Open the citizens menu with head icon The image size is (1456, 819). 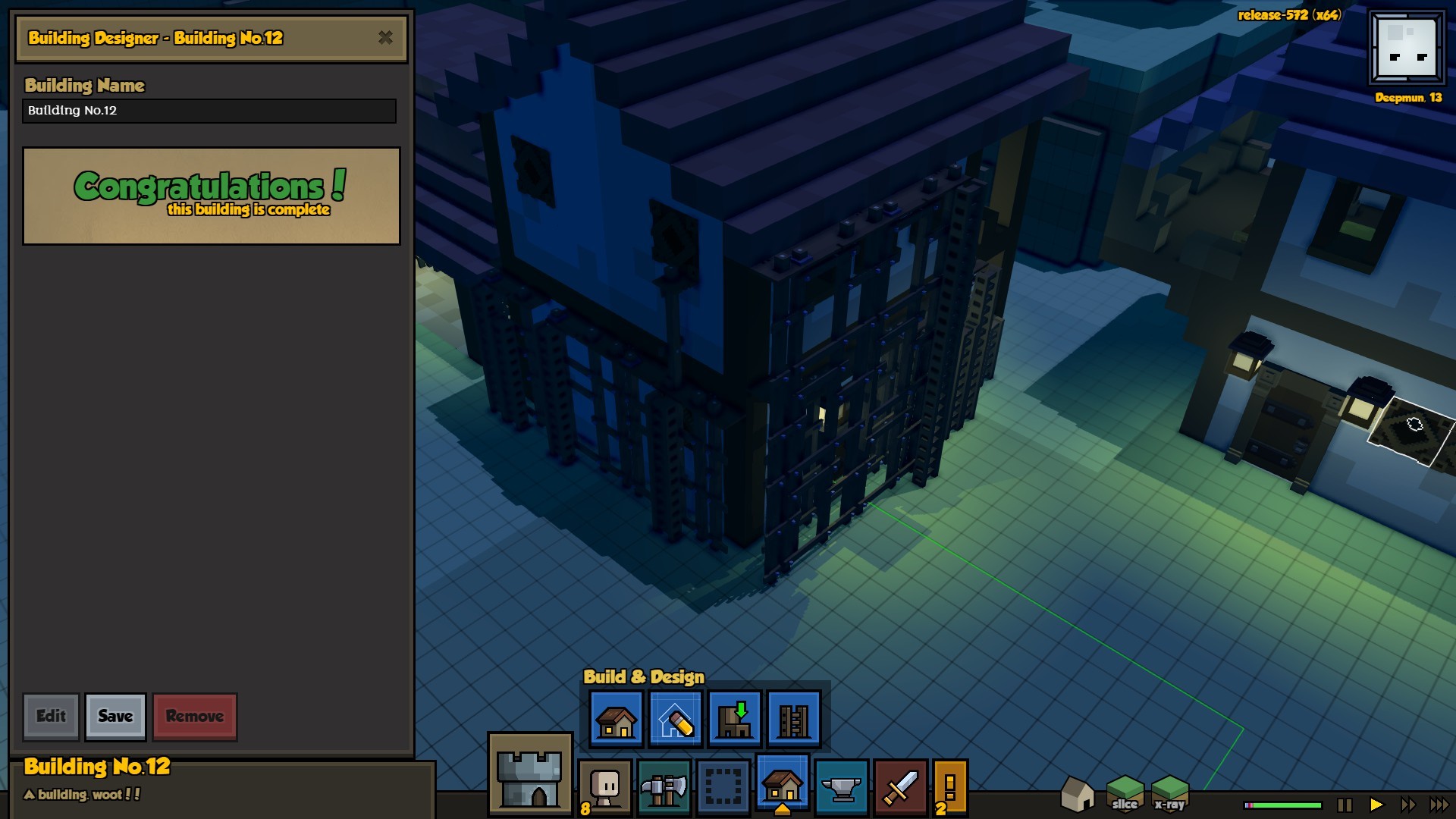(x=605, y=787)
